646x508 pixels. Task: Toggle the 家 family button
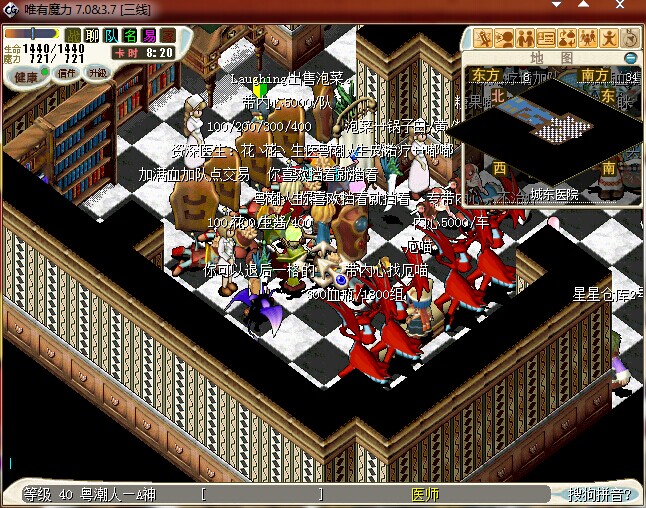click(168, 36)
